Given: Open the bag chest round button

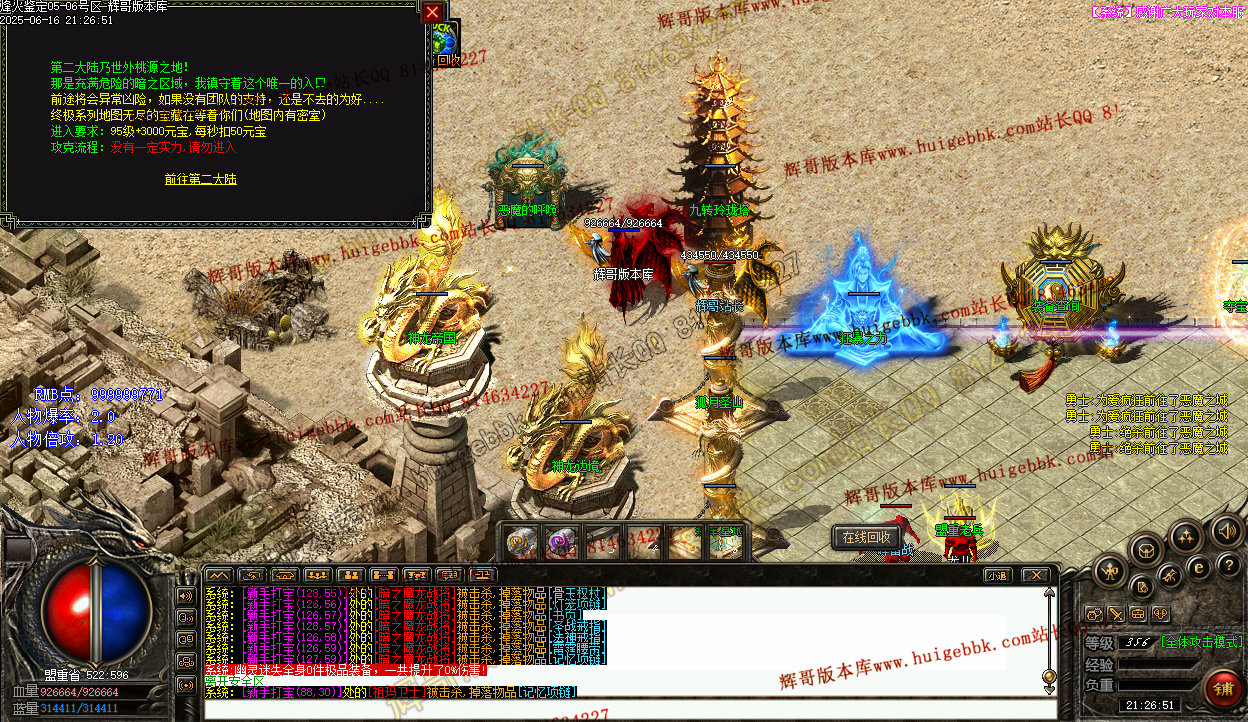Looking at the screenshot, I should tap(1146, 549).
